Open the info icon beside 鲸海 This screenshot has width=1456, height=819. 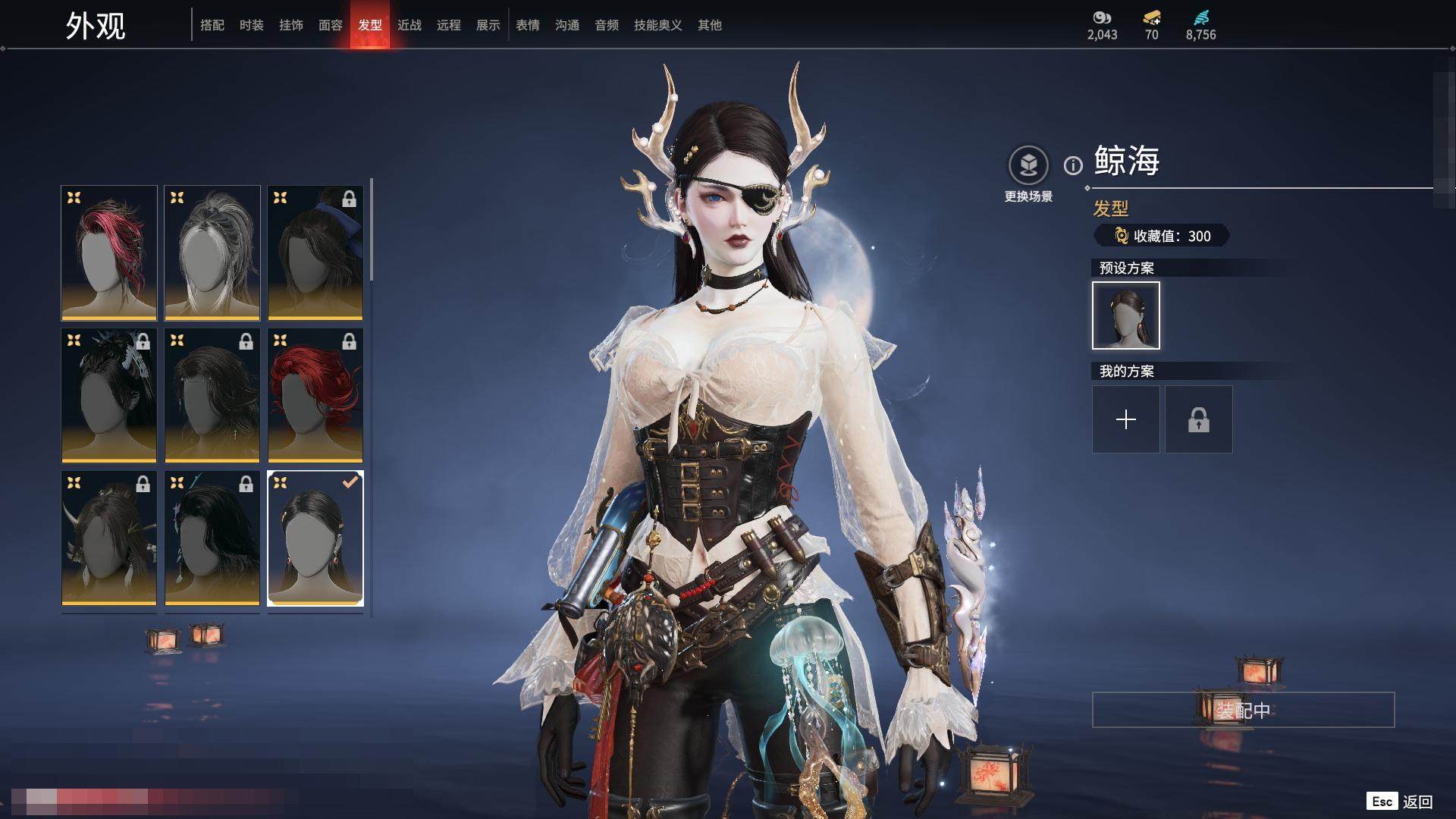coord(1073,165)
